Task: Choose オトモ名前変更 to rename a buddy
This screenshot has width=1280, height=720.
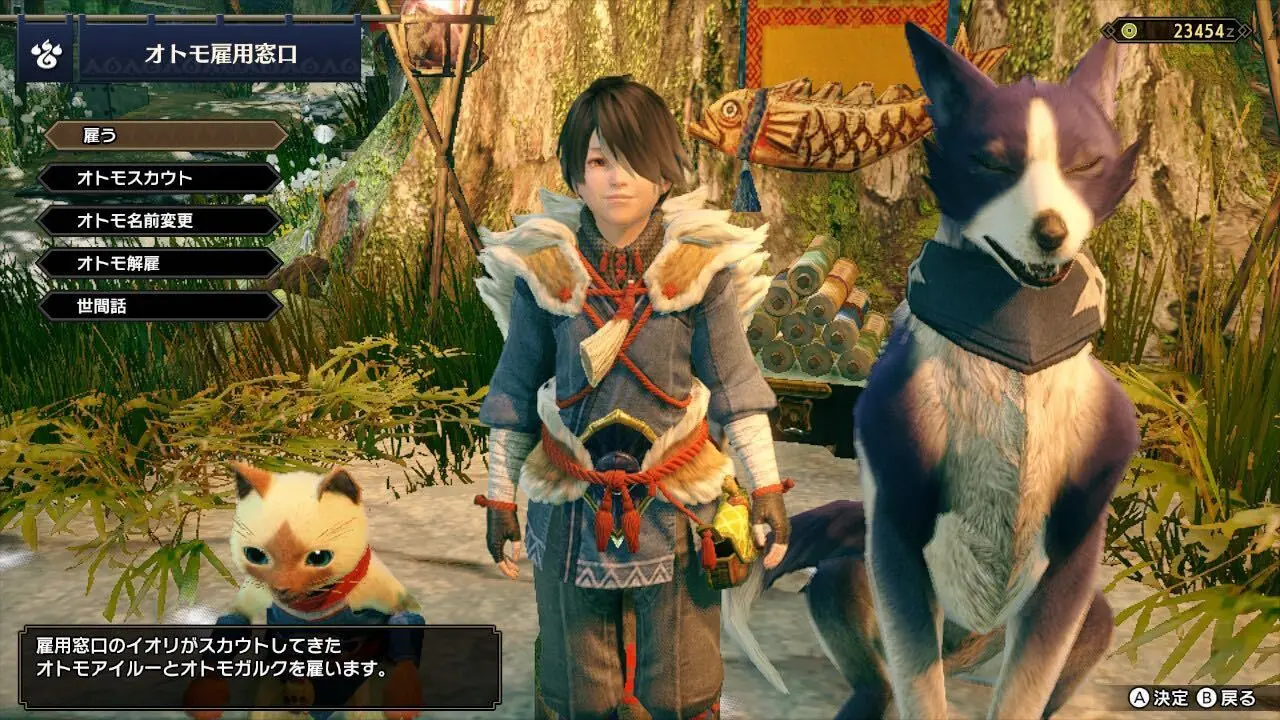Action: point(160,221)
